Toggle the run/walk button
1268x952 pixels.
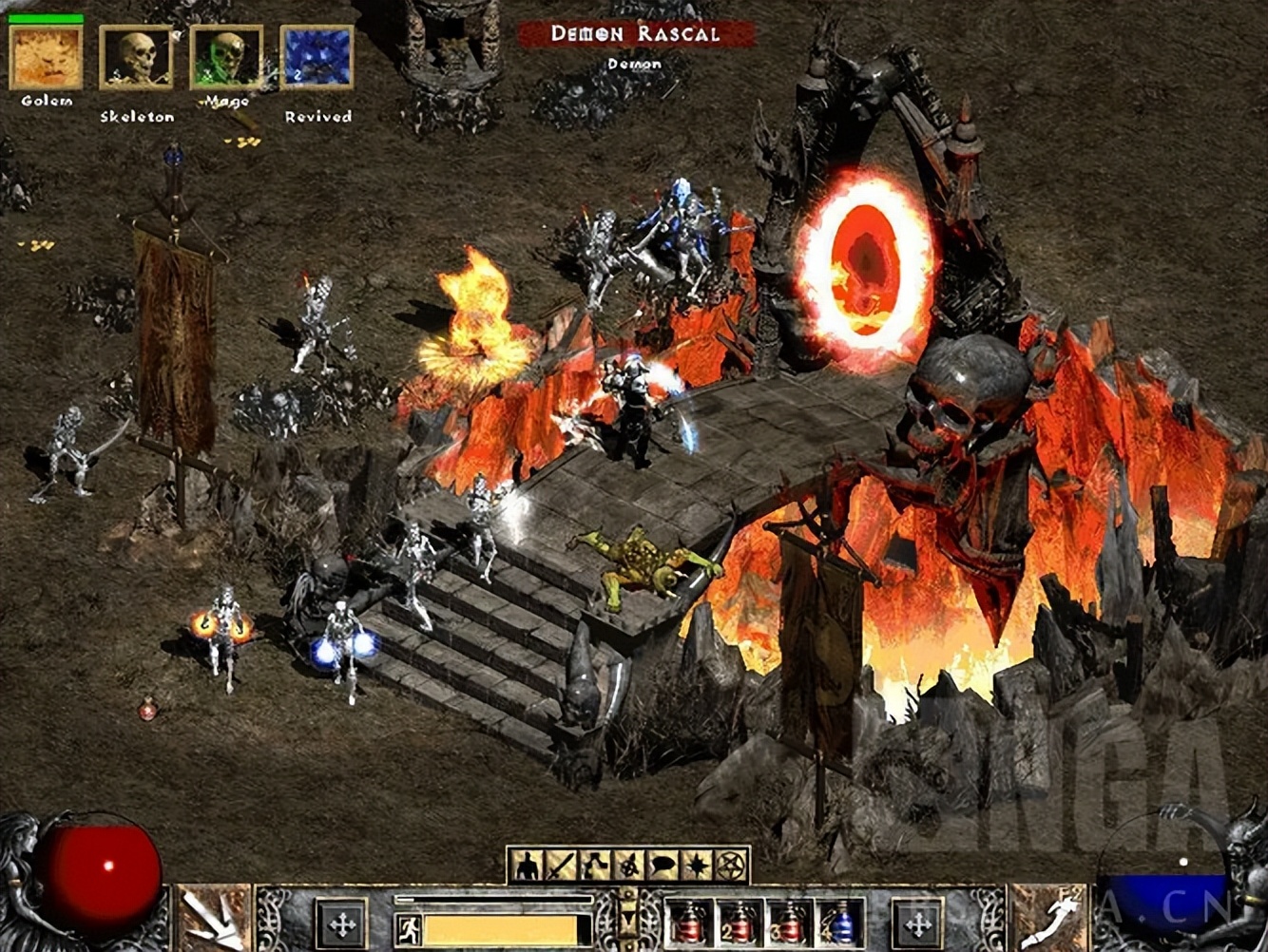409,928
